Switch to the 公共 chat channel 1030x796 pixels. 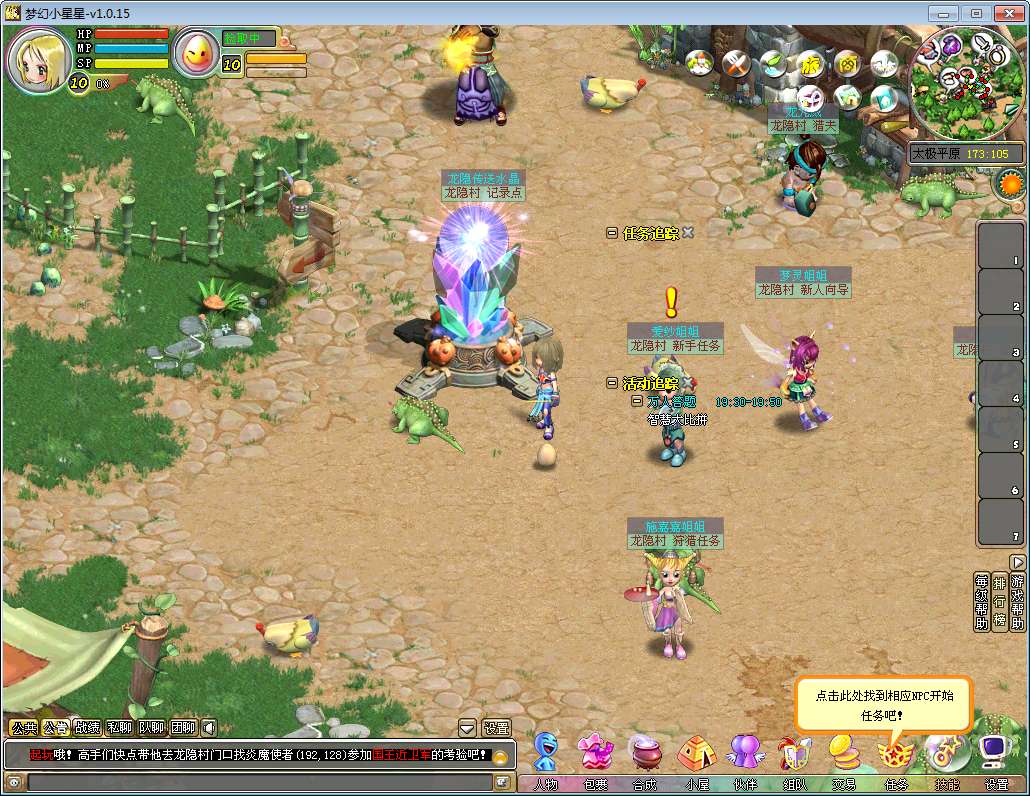tap(22, 728)
